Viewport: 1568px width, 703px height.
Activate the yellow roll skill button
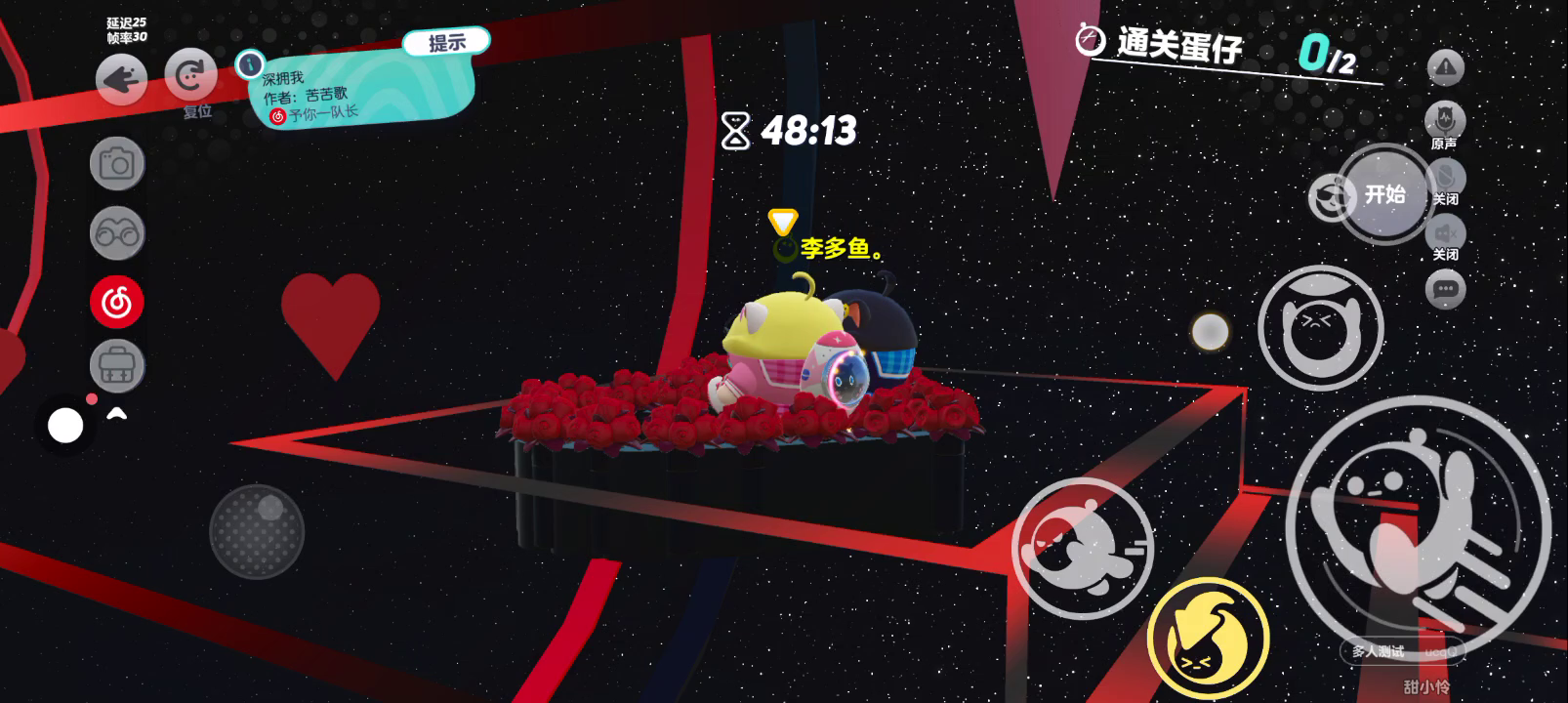pyautogui.click(x=1208, y=638)
